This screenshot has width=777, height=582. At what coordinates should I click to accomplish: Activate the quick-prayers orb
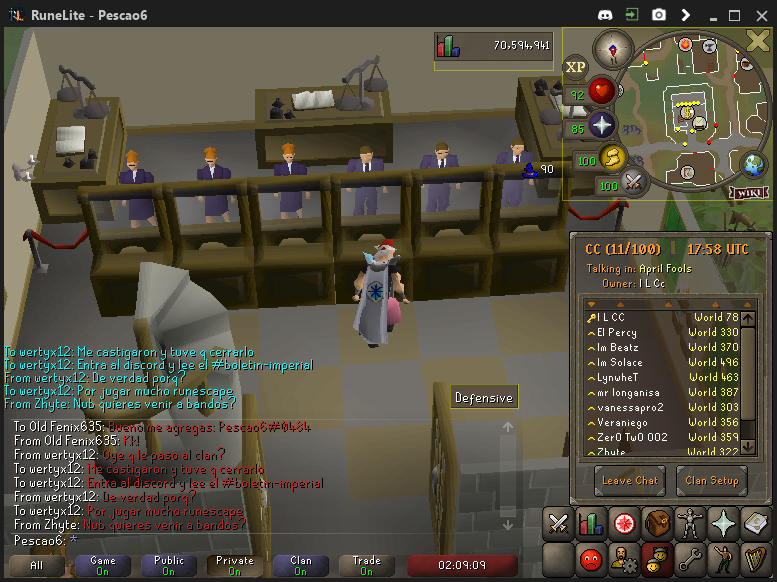pos(602,126)
